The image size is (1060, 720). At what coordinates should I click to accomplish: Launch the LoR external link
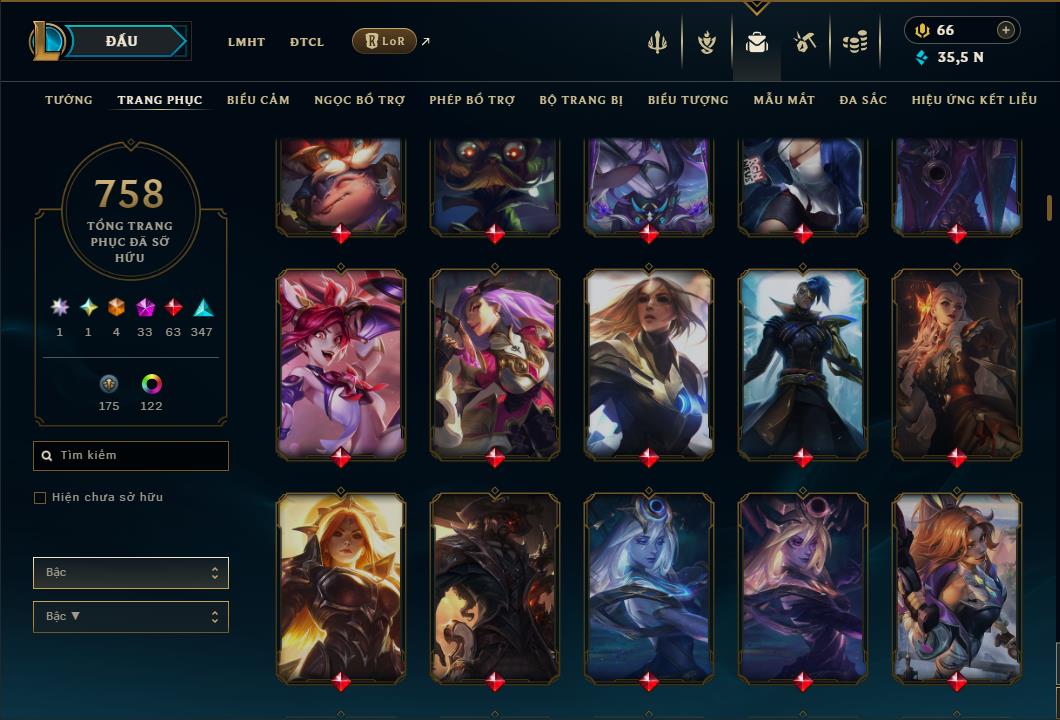tap(385, 41)
